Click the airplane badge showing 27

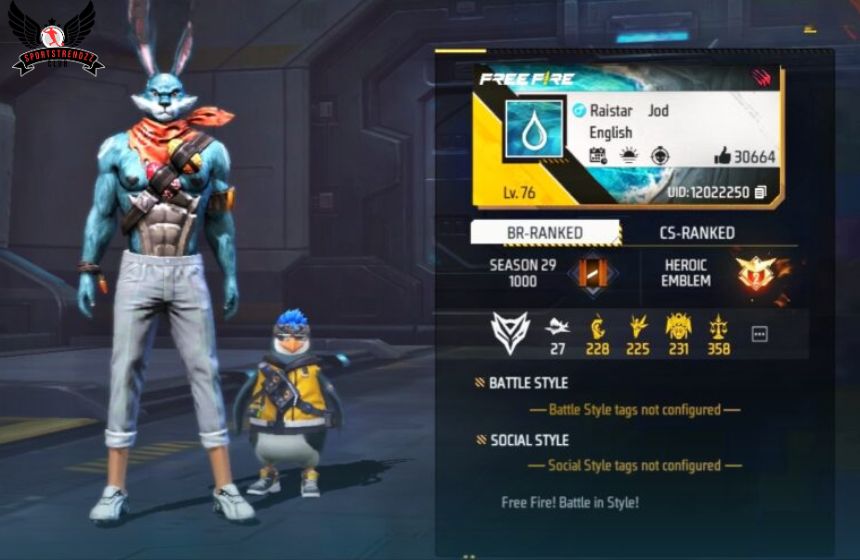(557, 326)
